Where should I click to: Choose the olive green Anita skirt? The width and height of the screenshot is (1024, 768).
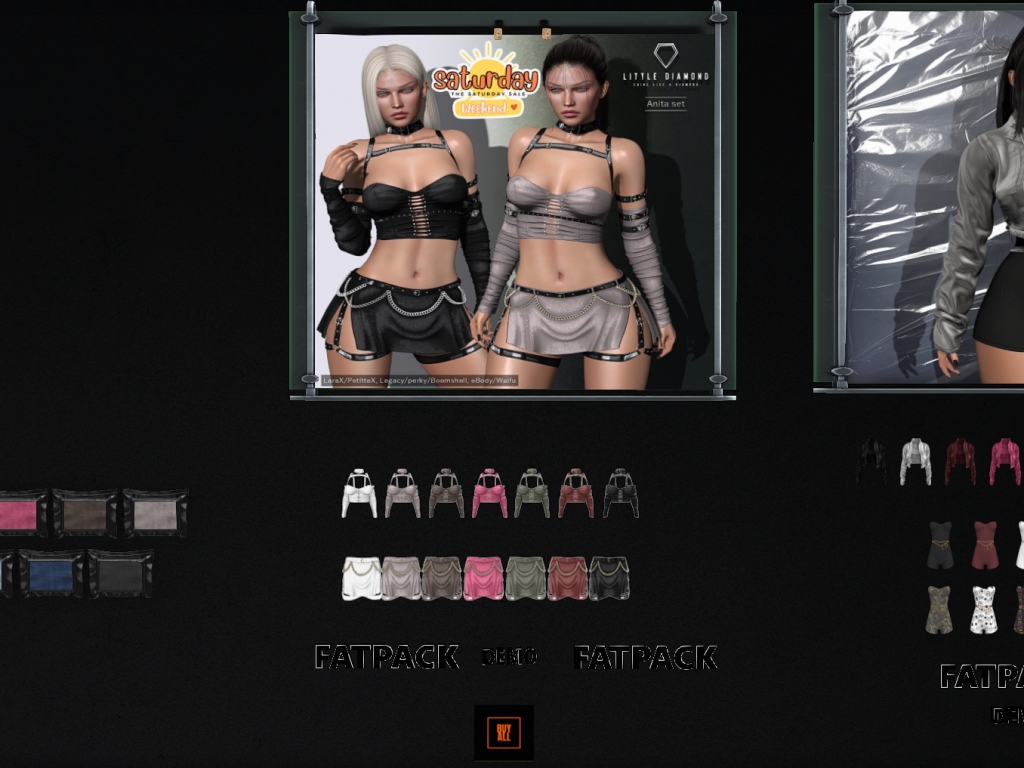(x=525, y=579)
